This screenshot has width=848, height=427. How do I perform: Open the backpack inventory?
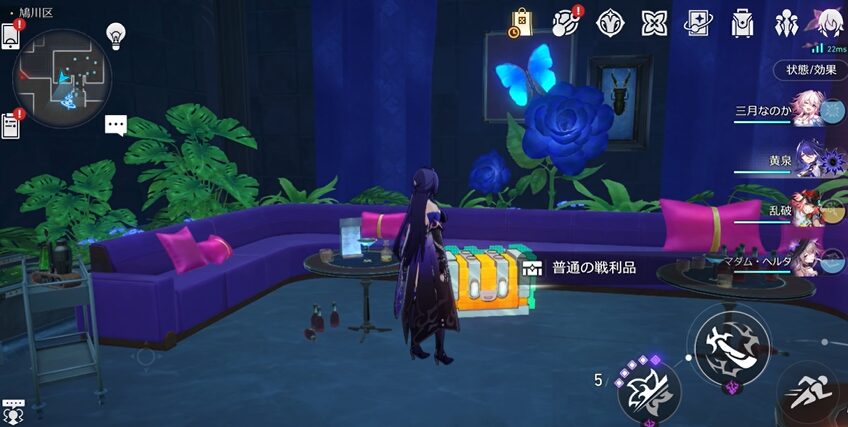742,22
